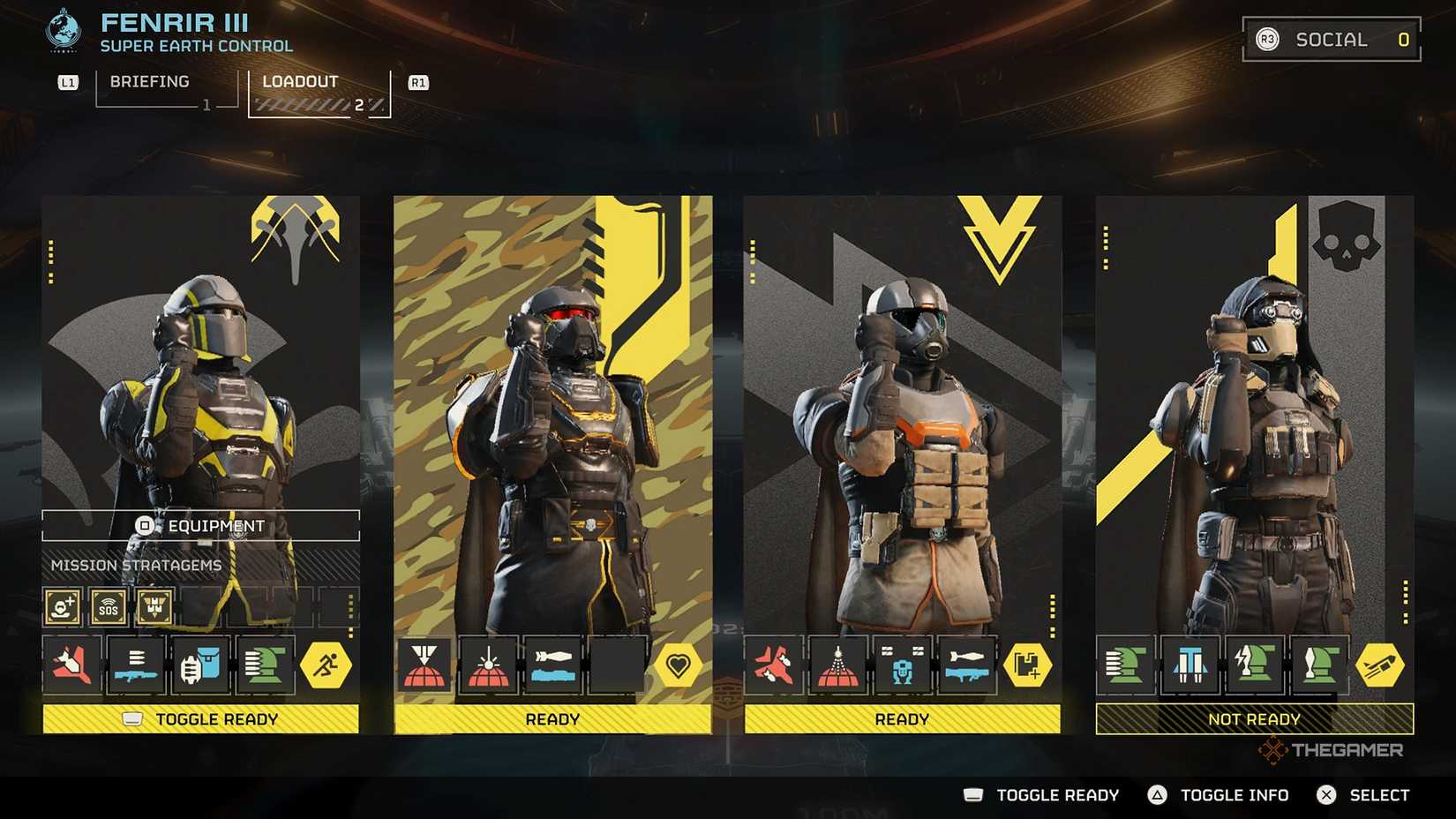The image size is (1456, 819).
Task: Select the SOS beacon mission stratagem
Action: point(108,607)
